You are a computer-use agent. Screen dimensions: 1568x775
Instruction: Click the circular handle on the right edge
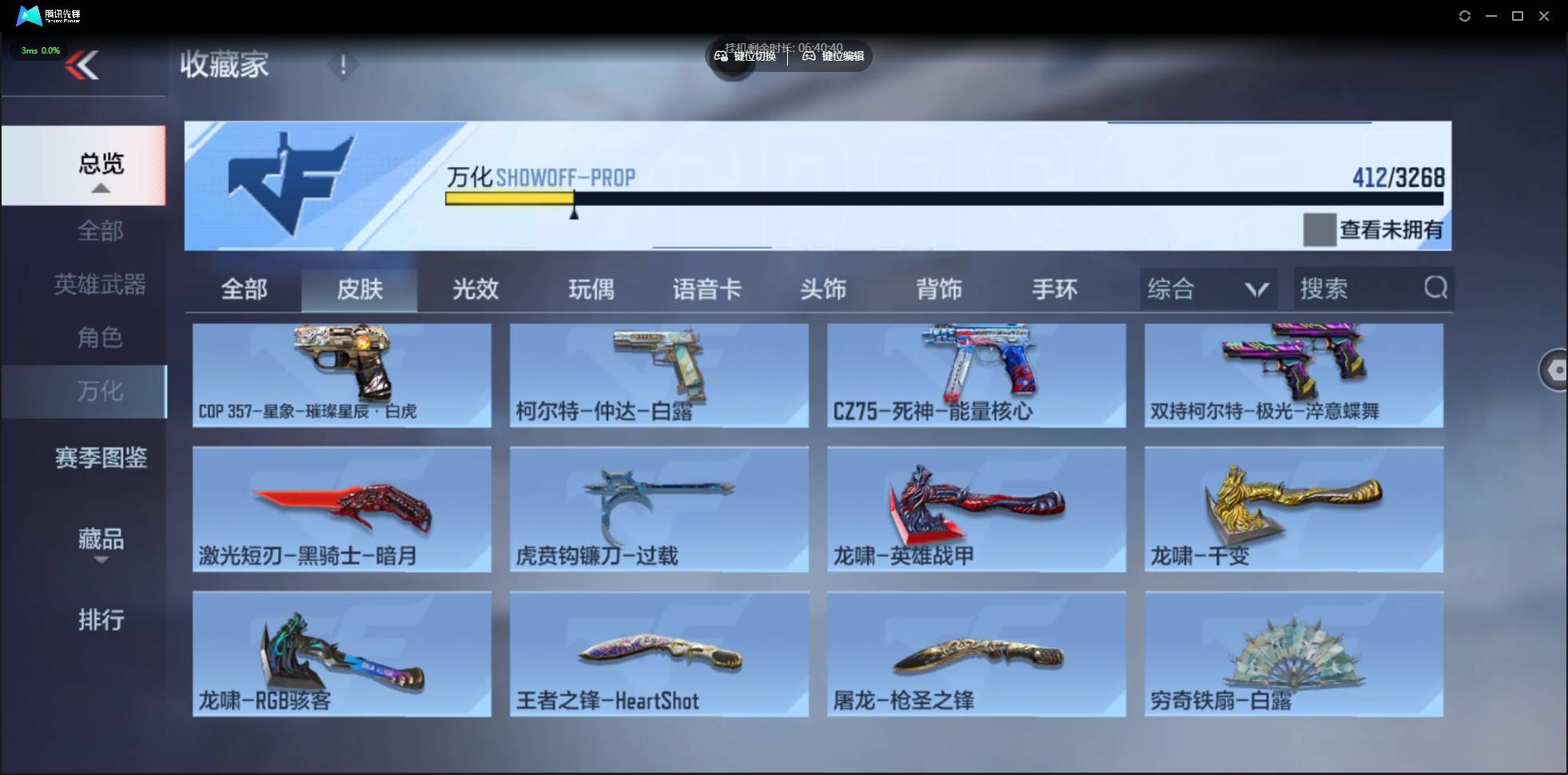point(1555,370)
